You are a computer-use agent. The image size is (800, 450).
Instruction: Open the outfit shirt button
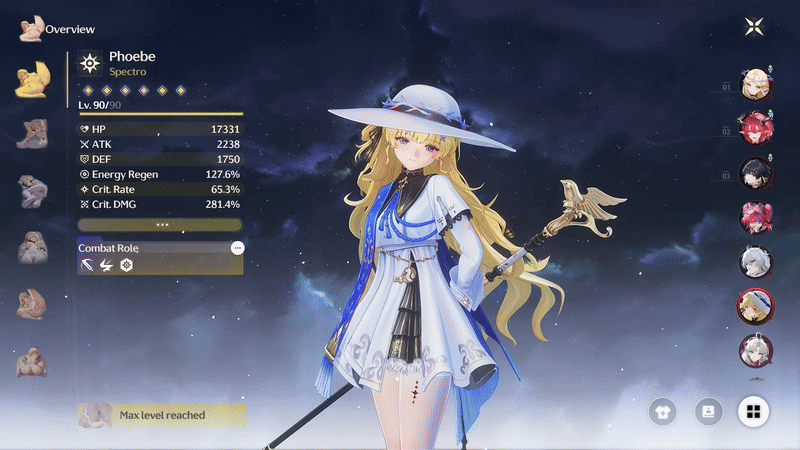662,411
